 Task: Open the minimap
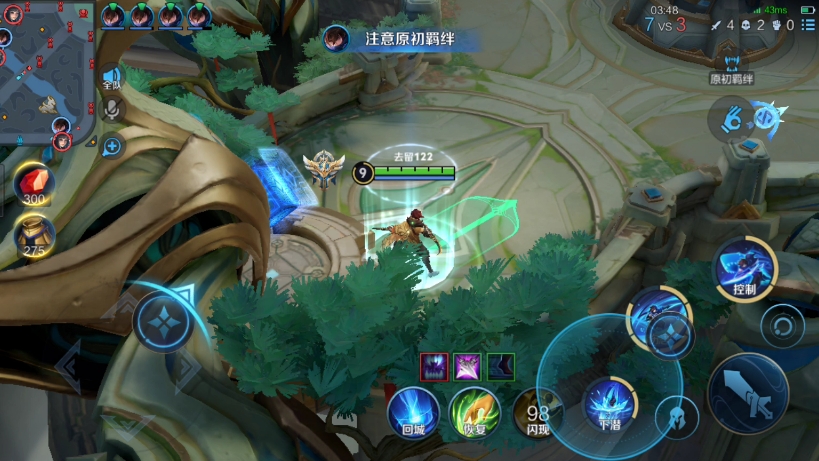[x=45, y=70]
